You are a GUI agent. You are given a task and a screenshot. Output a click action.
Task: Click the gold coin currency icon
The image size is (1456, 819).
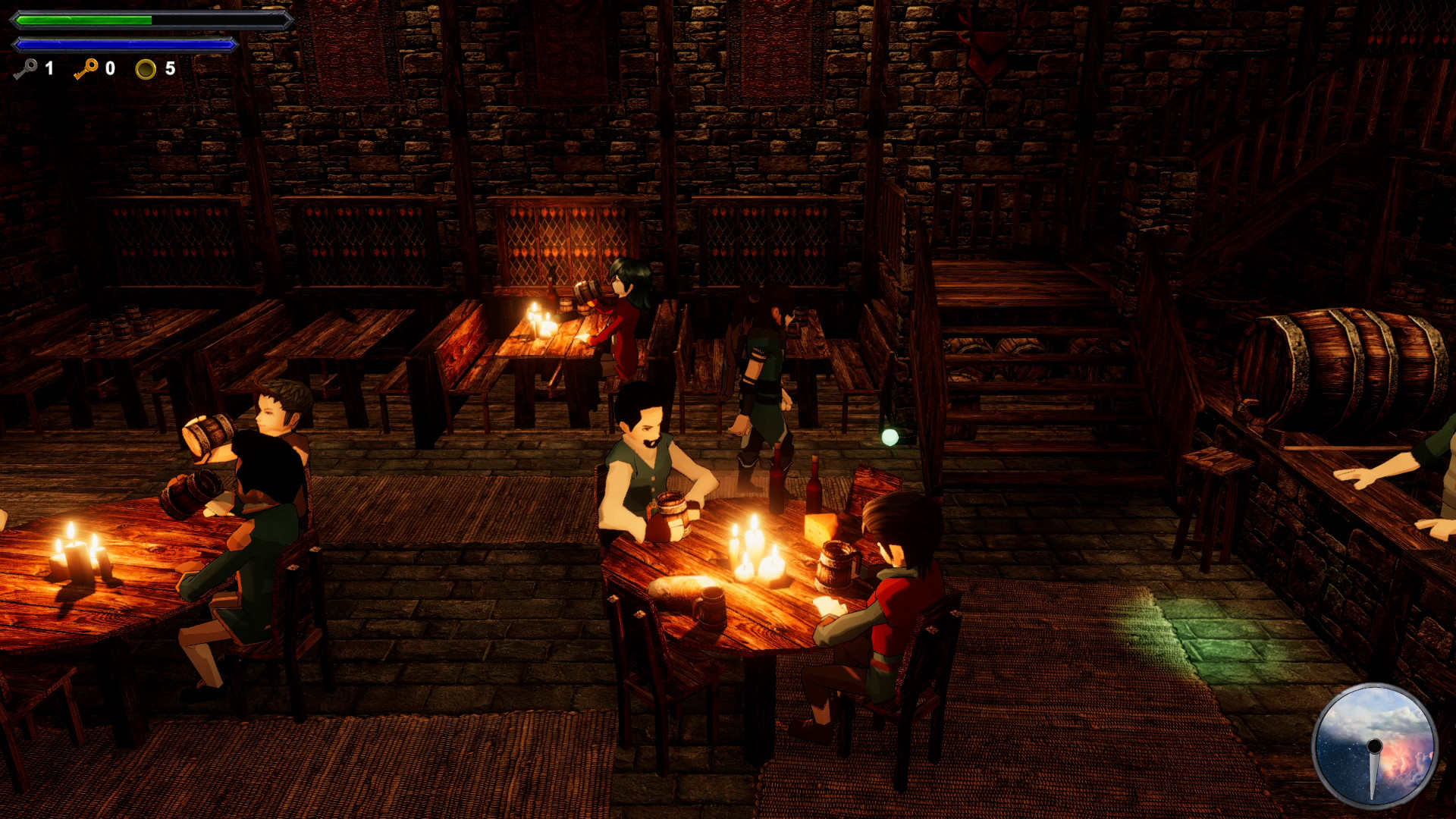146,71
